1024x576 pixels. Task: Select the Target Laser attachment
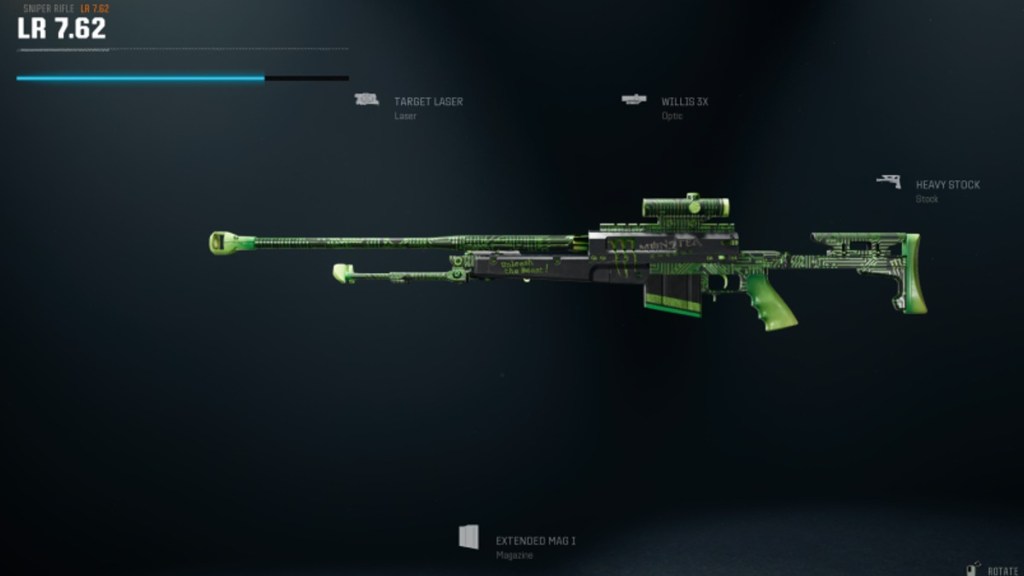click(427, 102)
